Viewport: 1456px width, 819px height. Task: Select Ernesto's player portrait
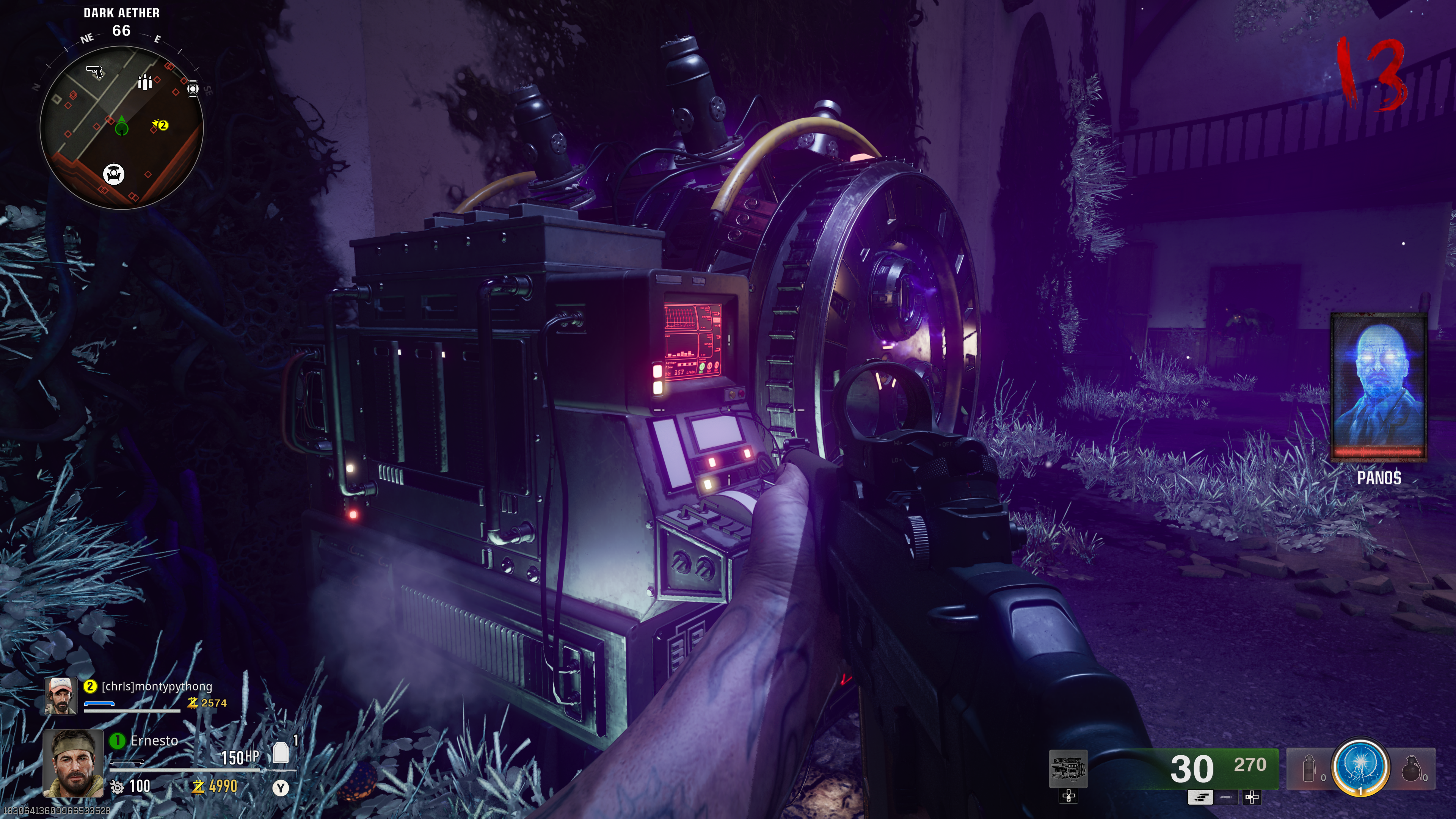[73, 763]
